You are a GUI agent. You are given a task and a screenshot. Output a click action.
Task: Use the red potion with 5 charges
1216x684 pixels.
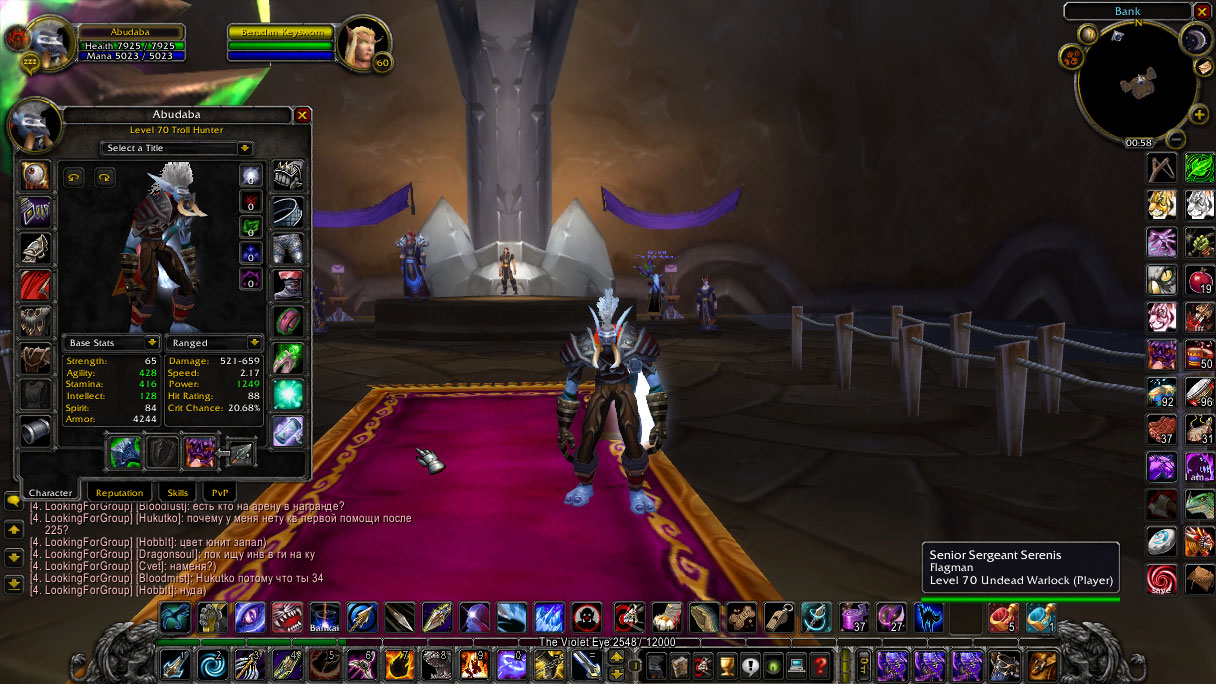1002,618
